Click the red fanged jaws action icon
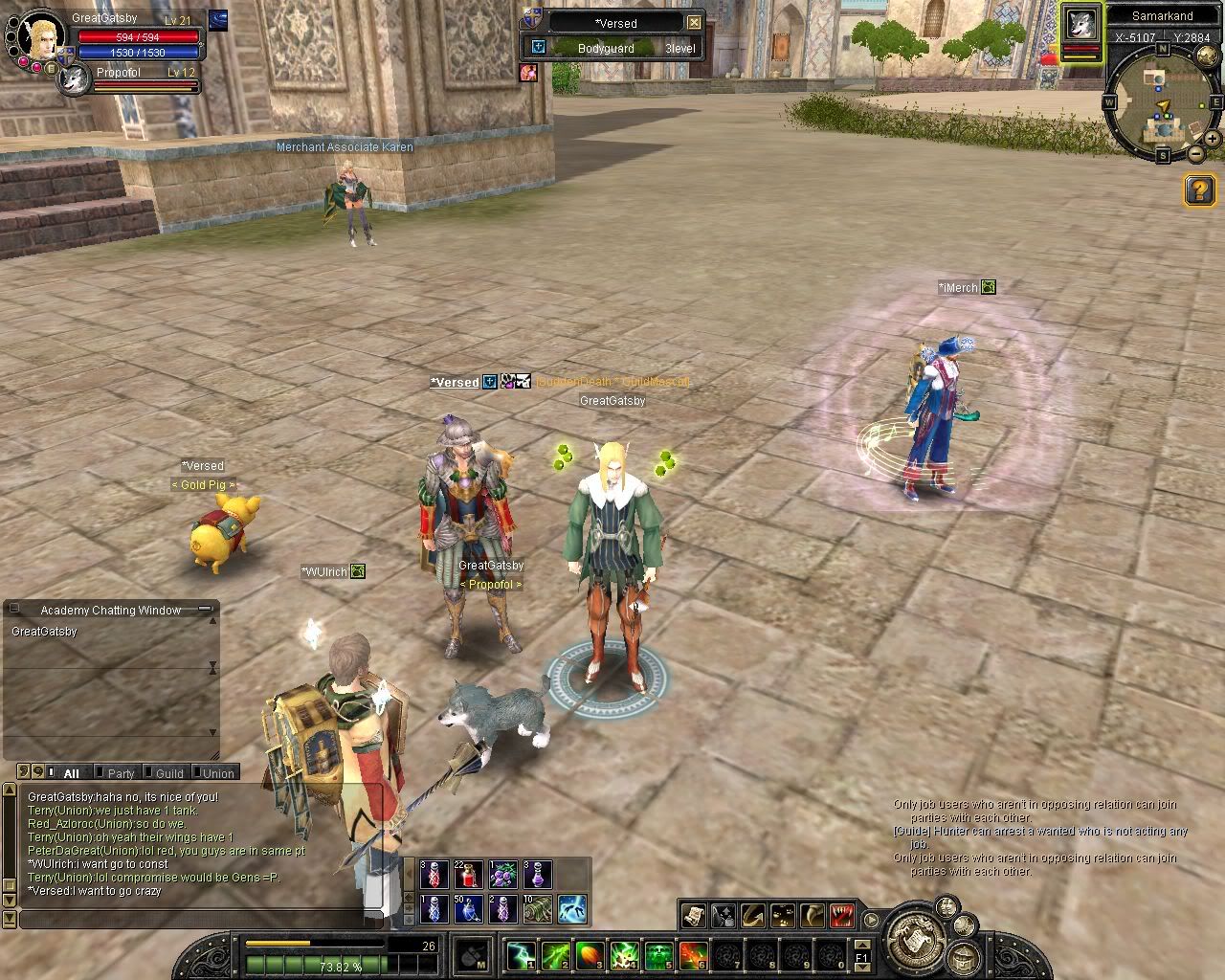Viewport: 1225px width, 980px height. [842, 916]
